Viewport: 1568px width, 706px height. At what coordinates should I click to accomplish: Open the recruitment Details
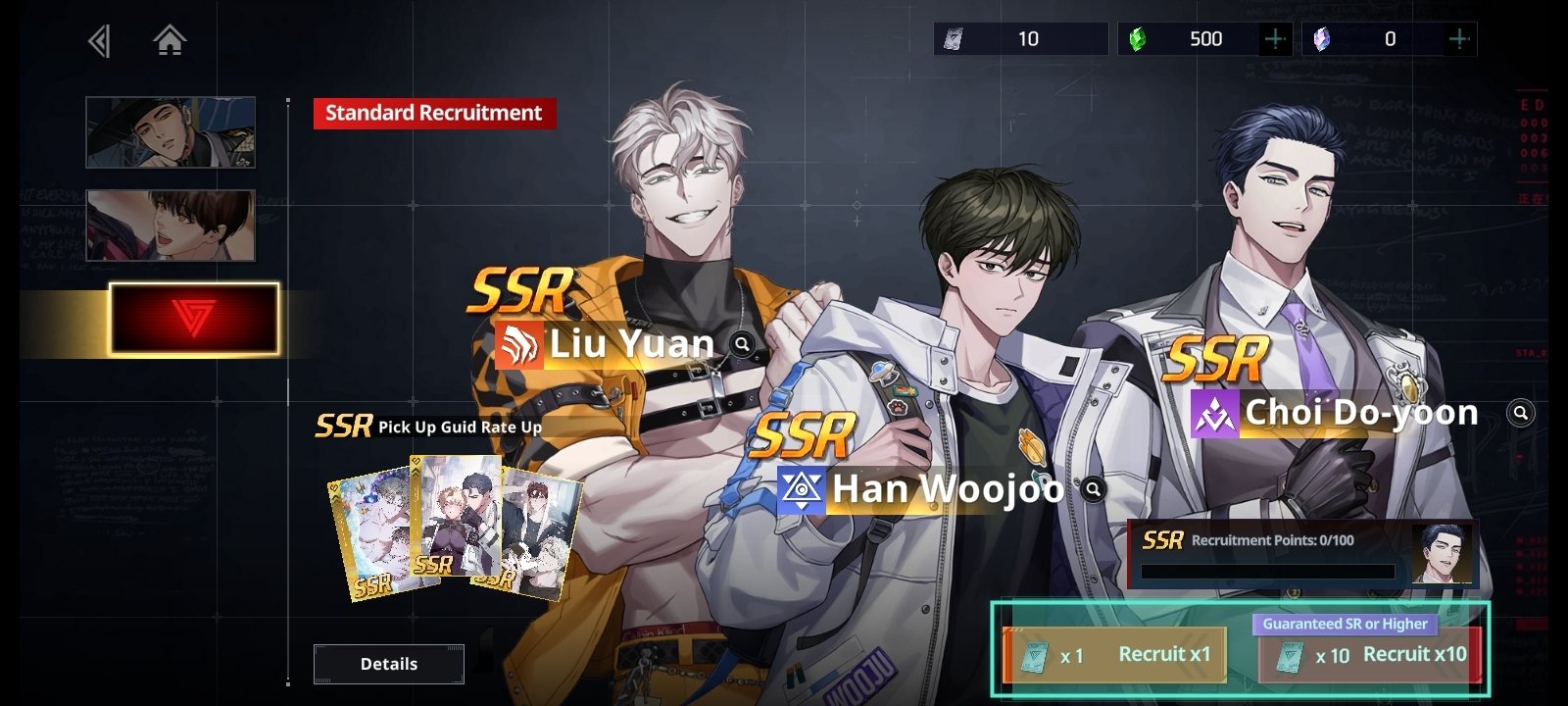pyautogui.click(x=389, y=664)
